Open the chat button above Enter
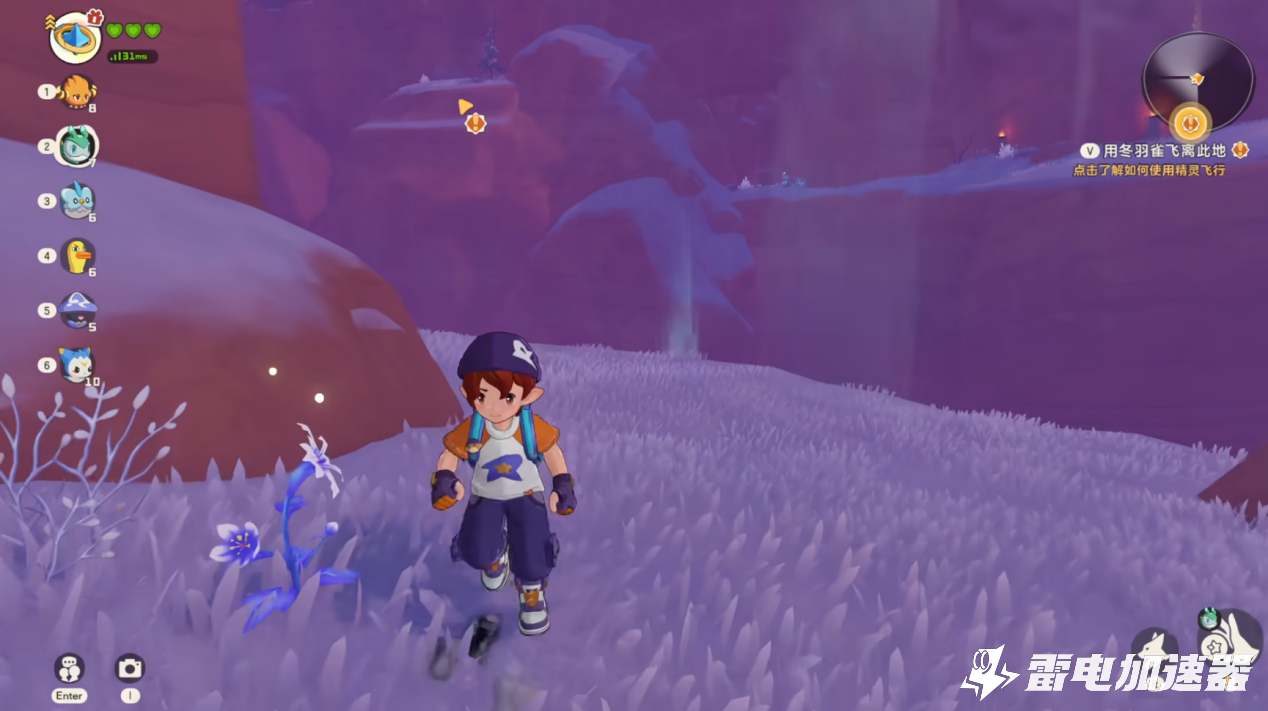Image resolution: width=1268 pixels, height=711 pixels. (69, 667)
